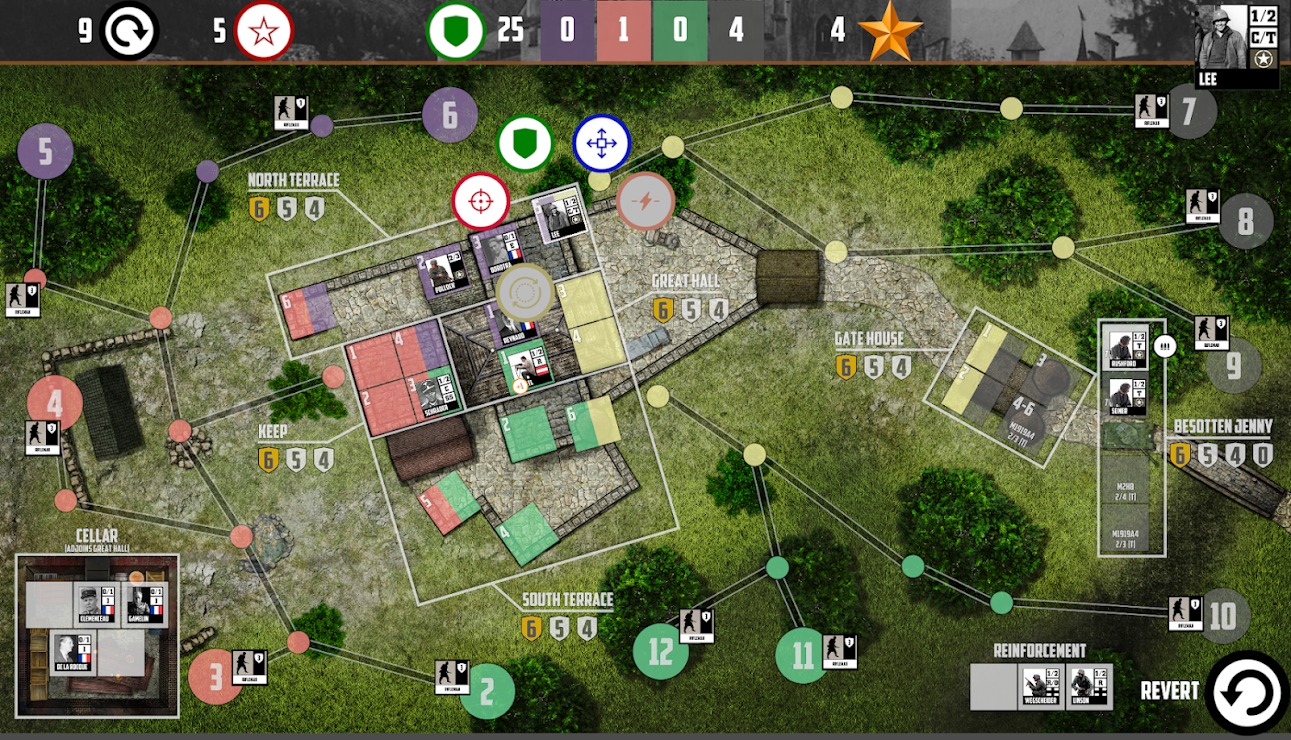Viewport: 1291px width, 740px height.
Task: Click the greyed lightning bolt action
Action: [645, 201]
